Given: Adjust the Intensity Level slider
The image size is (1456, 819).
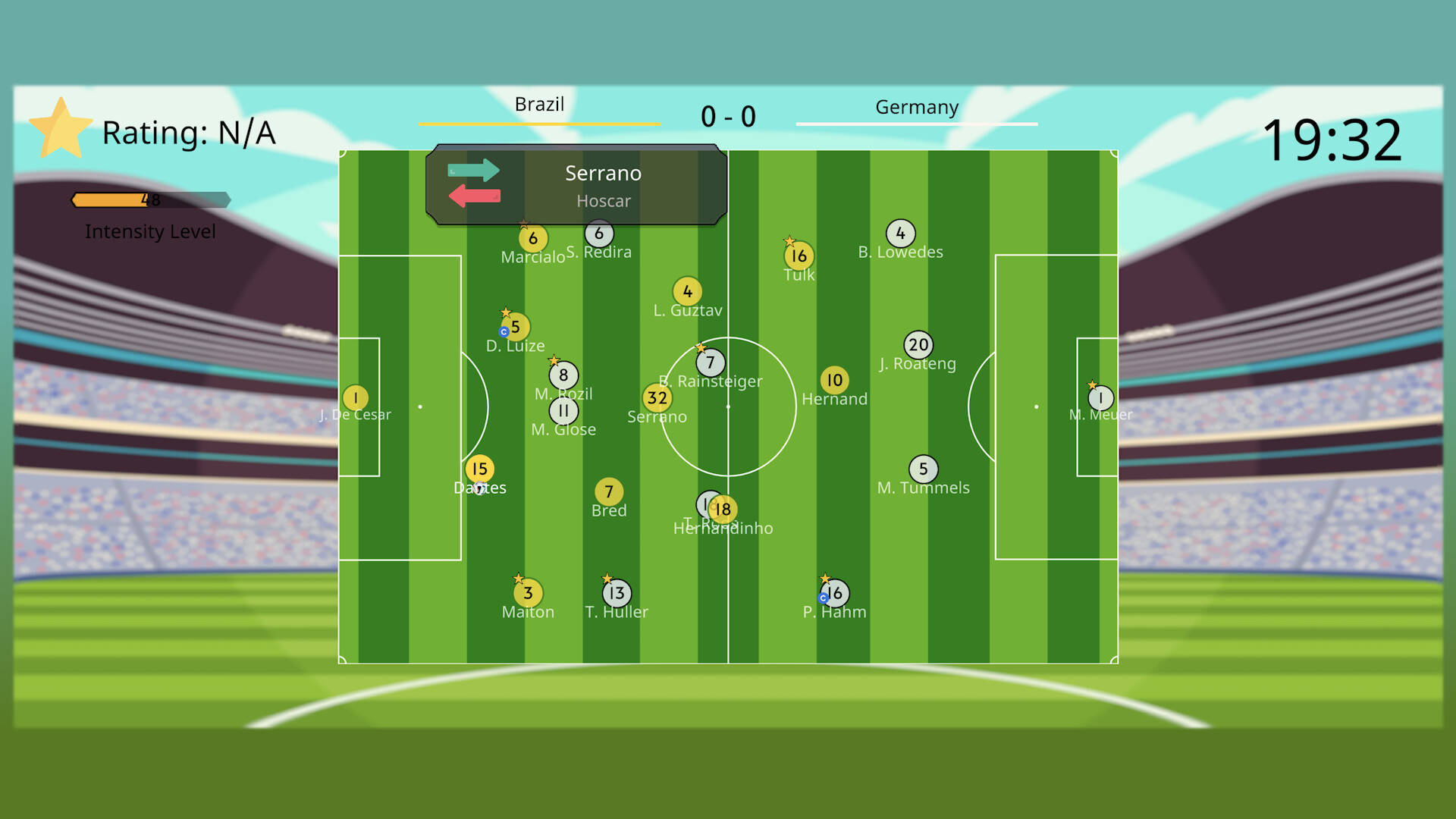Looking at the screenshot, I should [x=151, y=200].
